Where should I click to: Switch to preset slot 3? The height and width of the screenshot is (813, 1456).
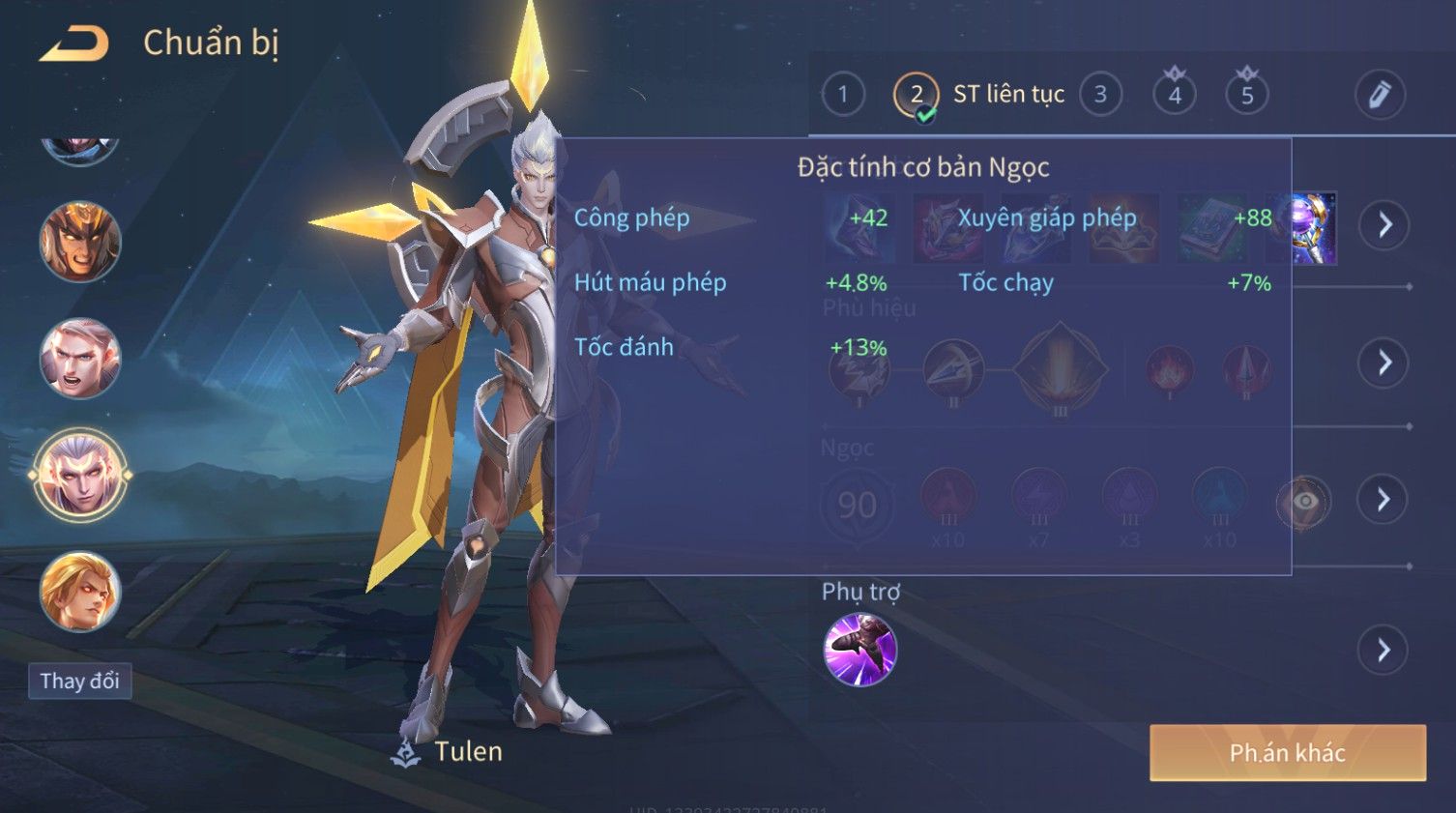coord(1100,95)
